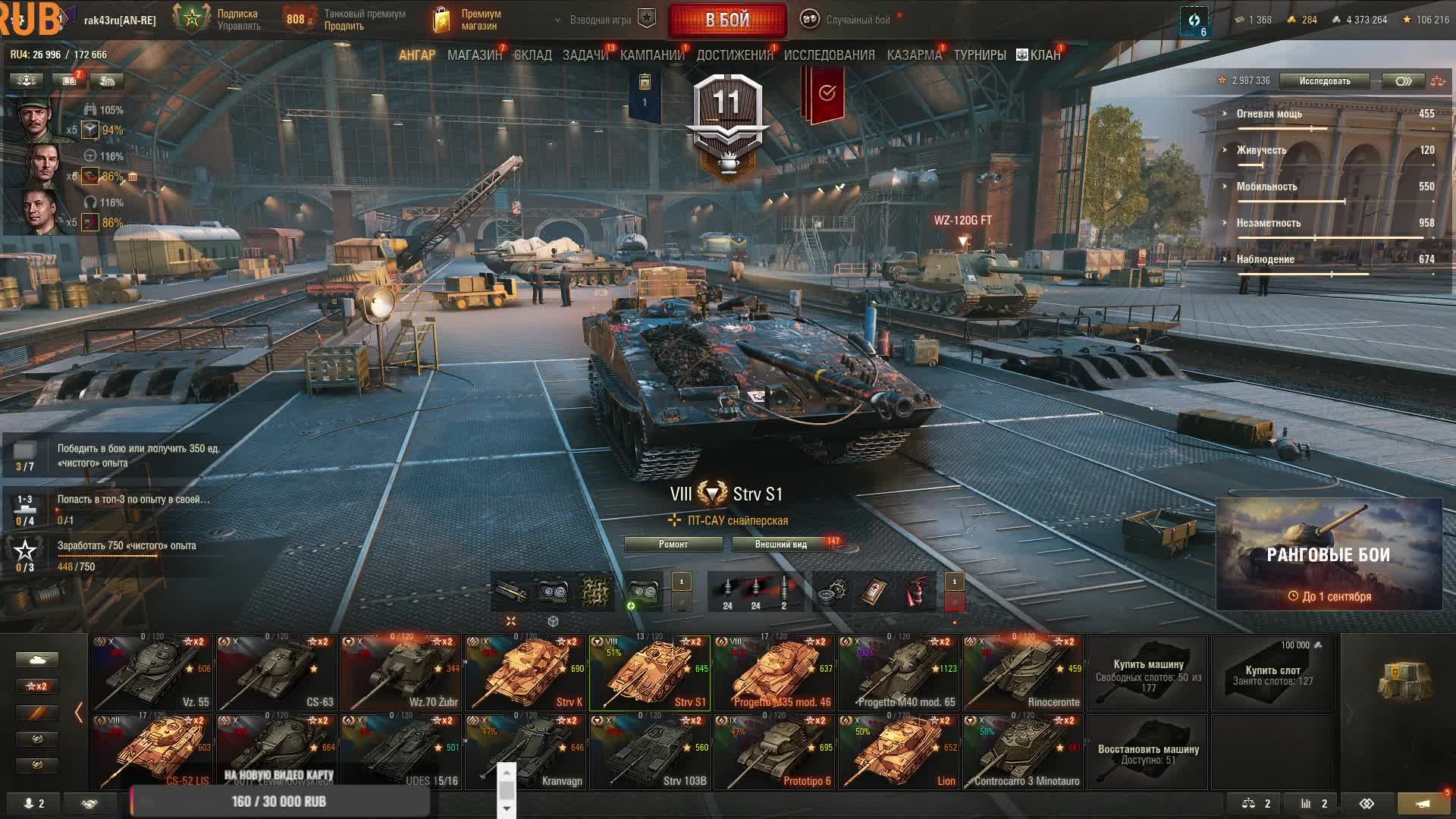Select the Strv K tank in carousel
This screenshot has height=819, width=1456.
click(x=526, y=673)
